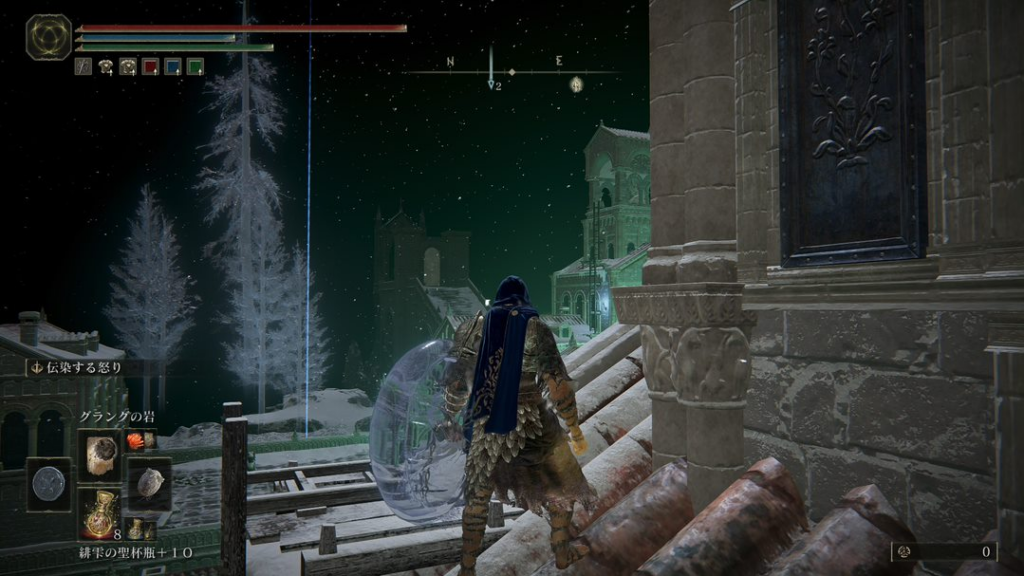Click the red square buff icon
Viewport: 1024px width, 576px height.
(151, 67)
